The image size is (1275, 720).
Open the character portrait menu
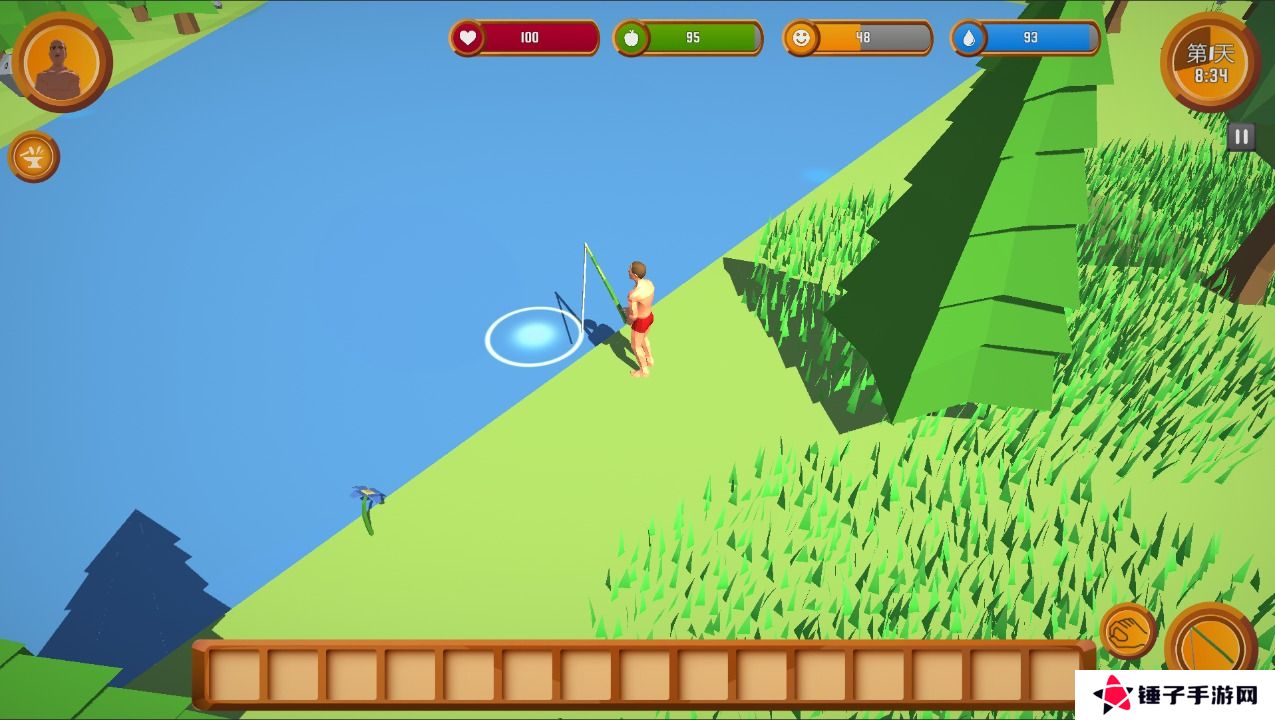pyautogui.click(x=62, y=62)
